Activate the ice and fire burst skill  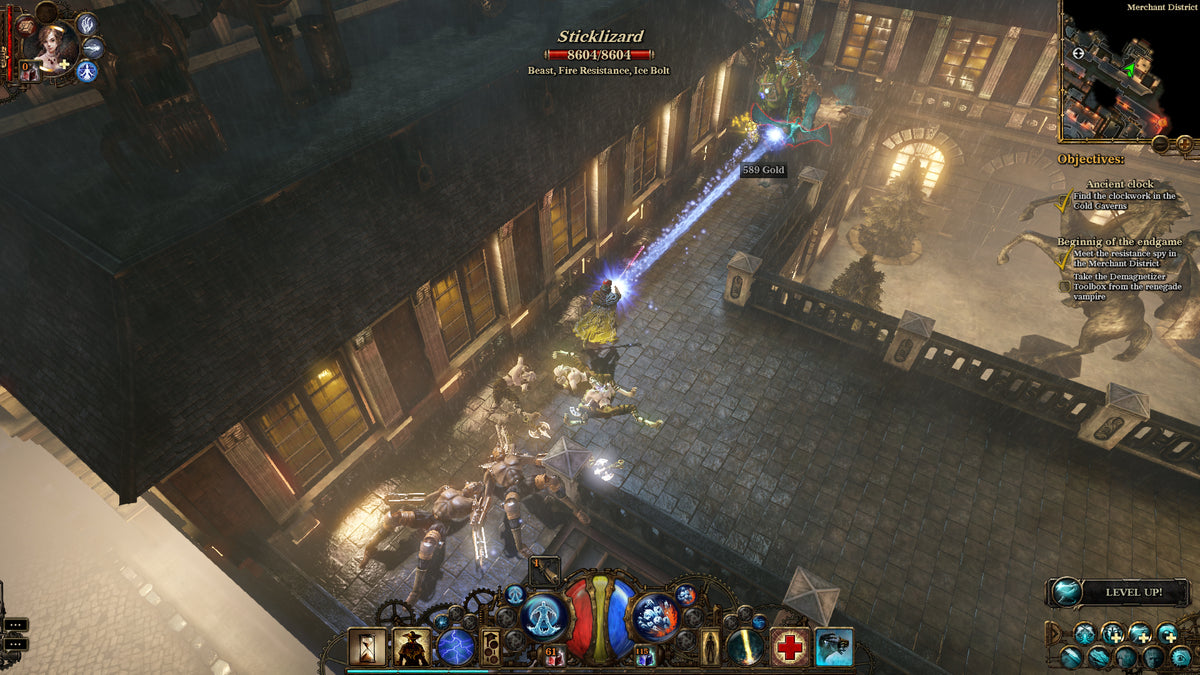(x=656, y=617)
